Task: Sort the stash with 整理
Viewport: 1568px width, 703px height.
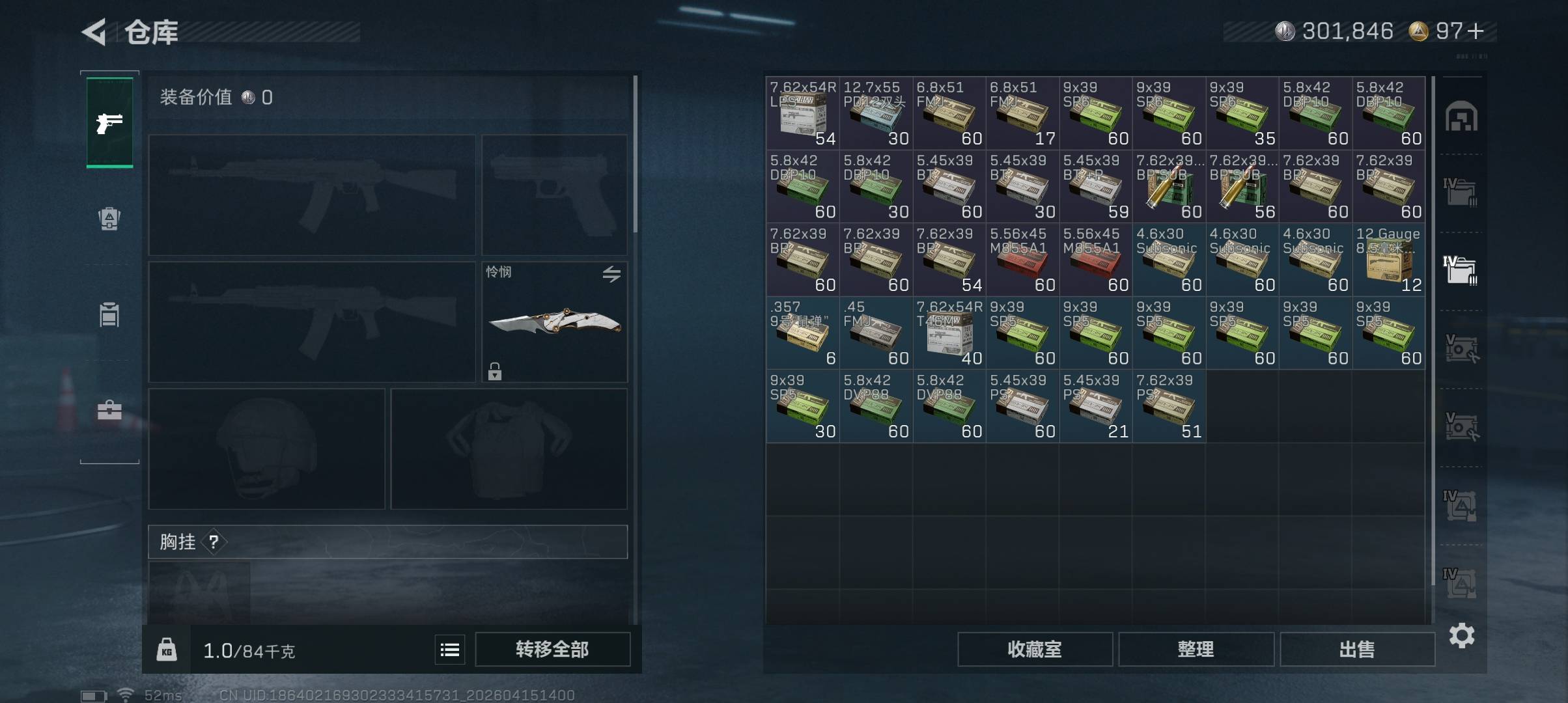Action: pos(1196,649)
